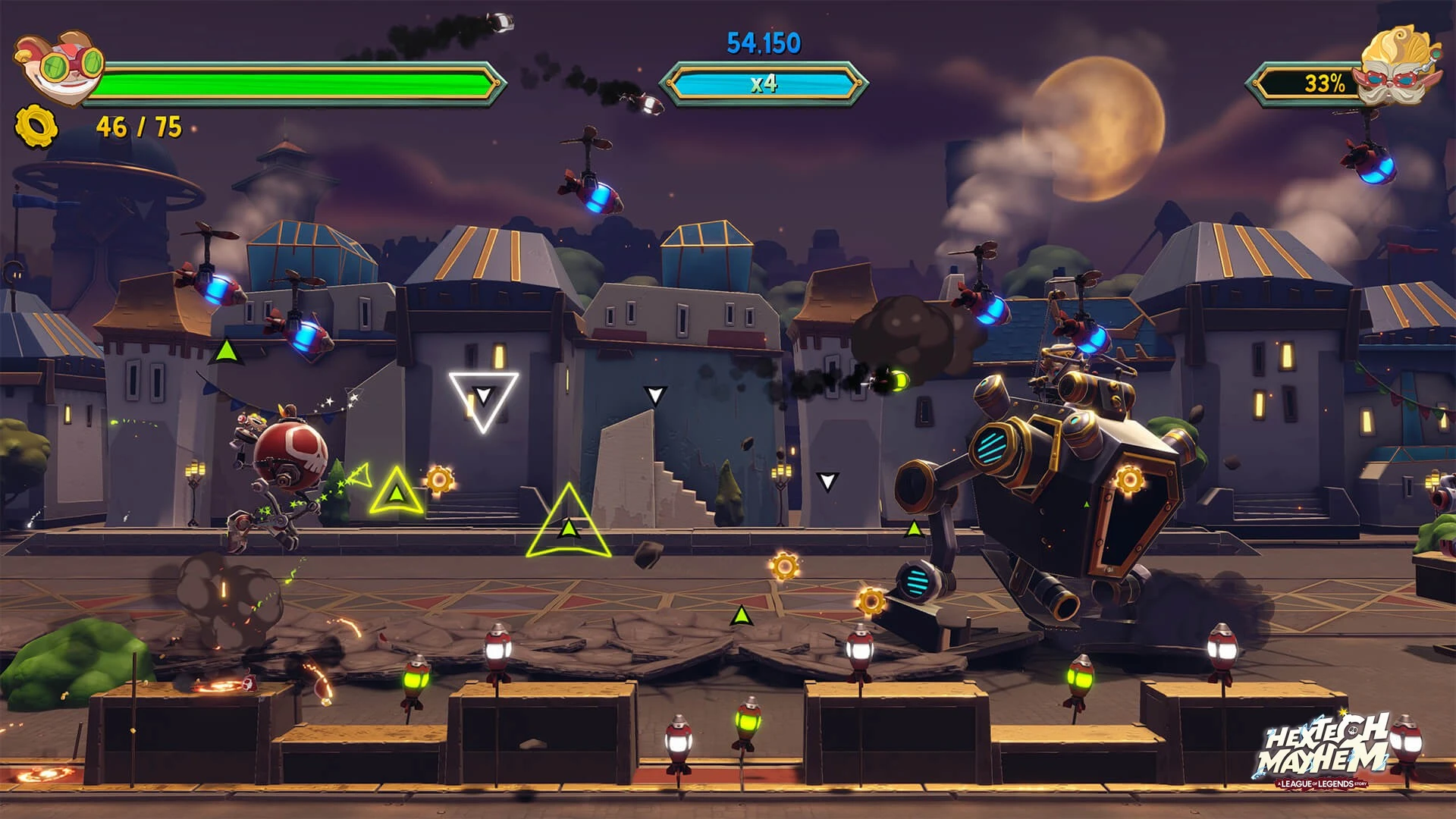This screenshot has height=819, width=1456.
Task: Click the golden gear collectible icon
Action: coord(36,126)
